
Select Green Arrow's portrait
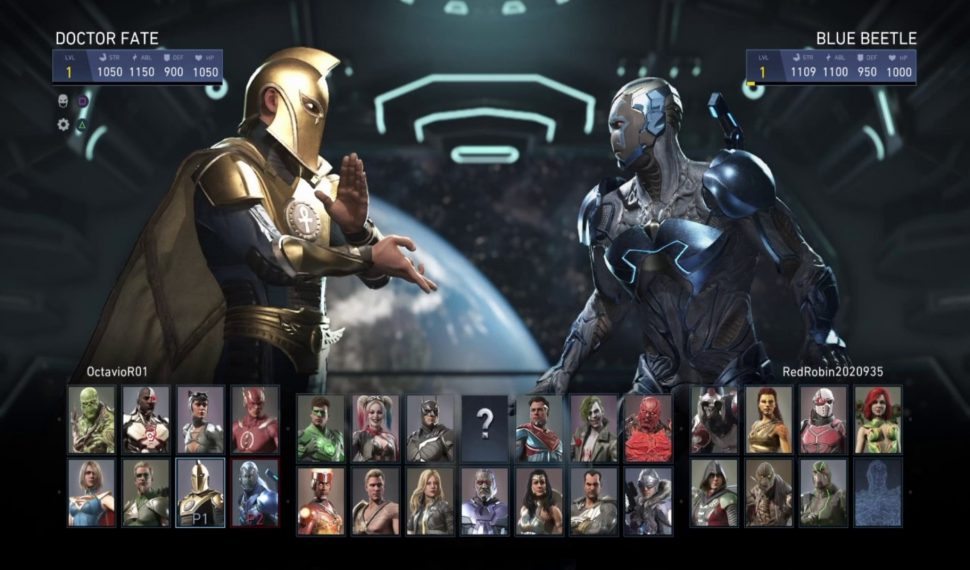(146, 492)
